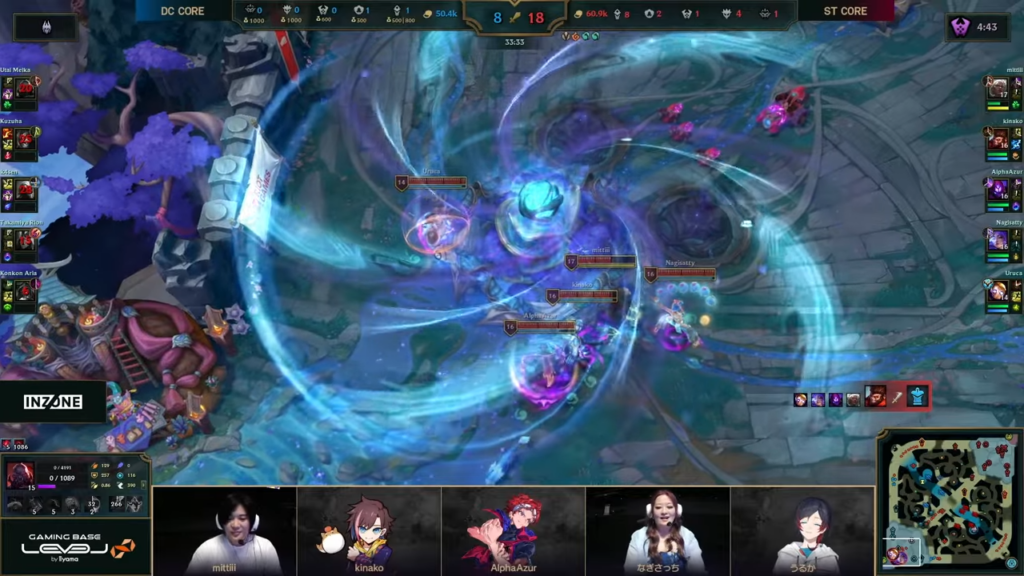Image resolution: width=1024 pixels, height=576 pixels.
Task: Select Utai Meika's player portrait
Action: pos(25,90)
